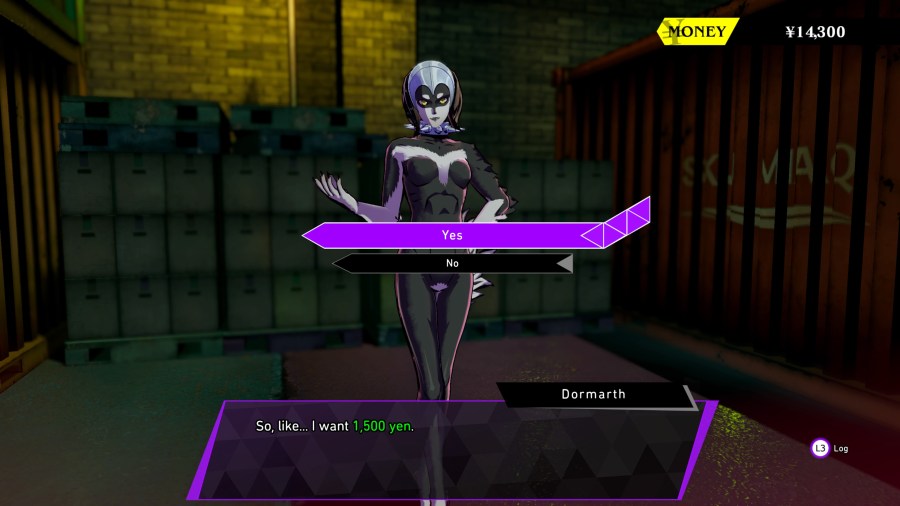
Task: Choose the Yes reply option
Action: [453, 235]
